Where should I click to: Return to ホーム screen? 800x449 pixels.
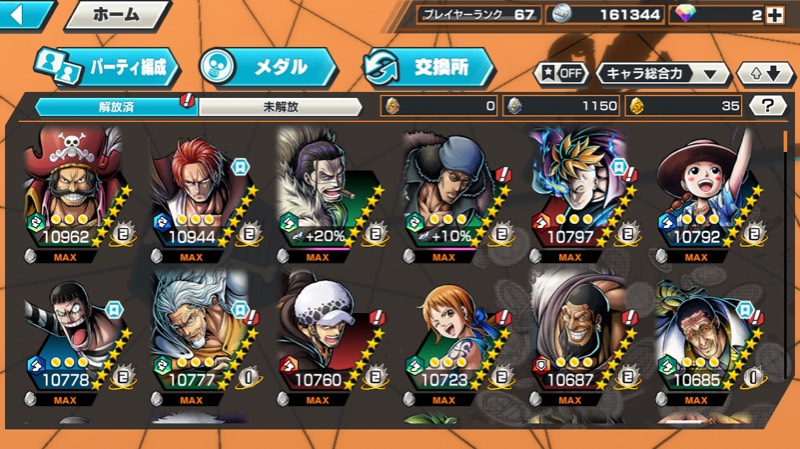(x=117, y=15)
